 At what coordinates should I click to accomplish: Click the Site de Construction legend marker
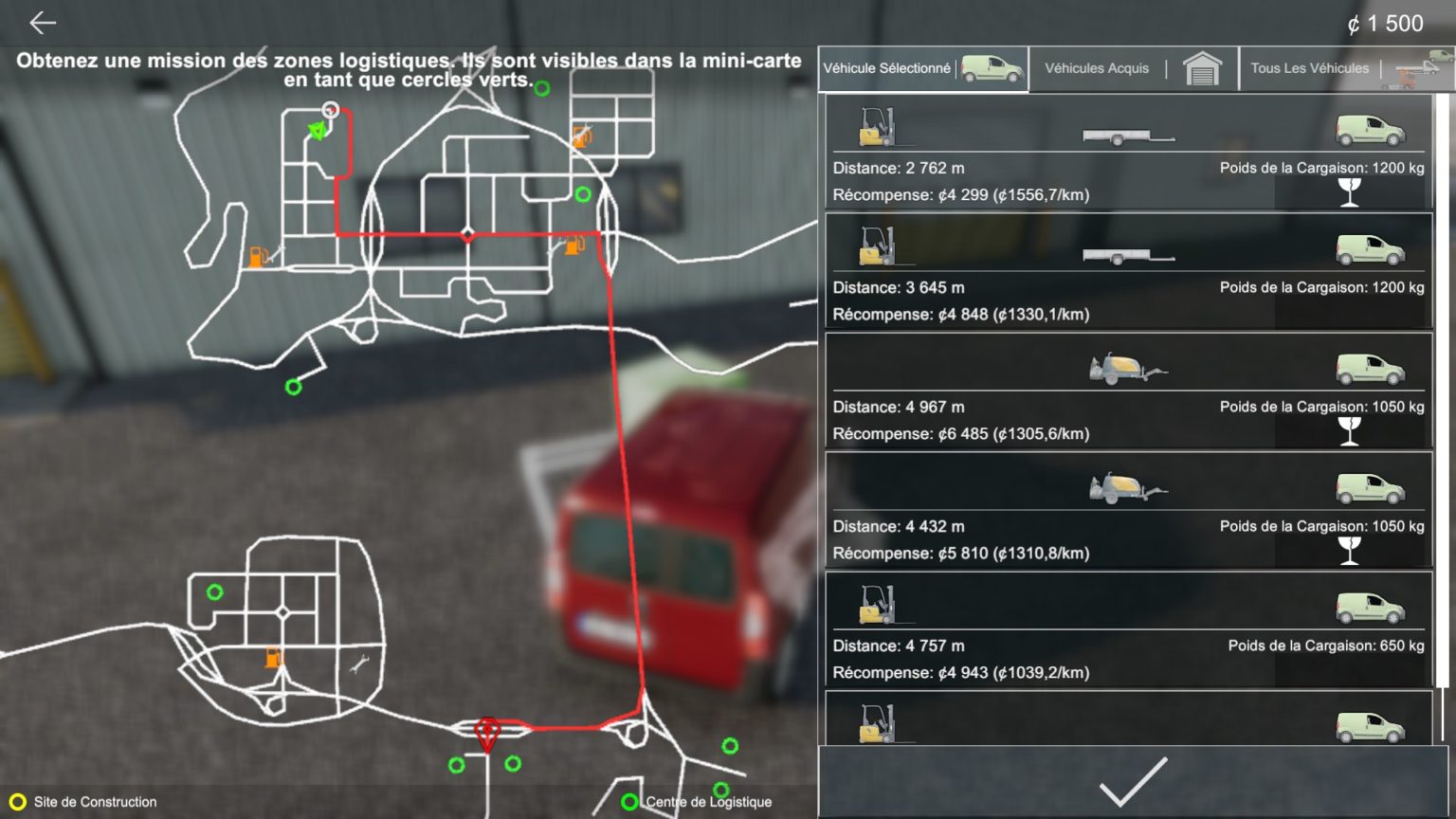coord(16,801)
